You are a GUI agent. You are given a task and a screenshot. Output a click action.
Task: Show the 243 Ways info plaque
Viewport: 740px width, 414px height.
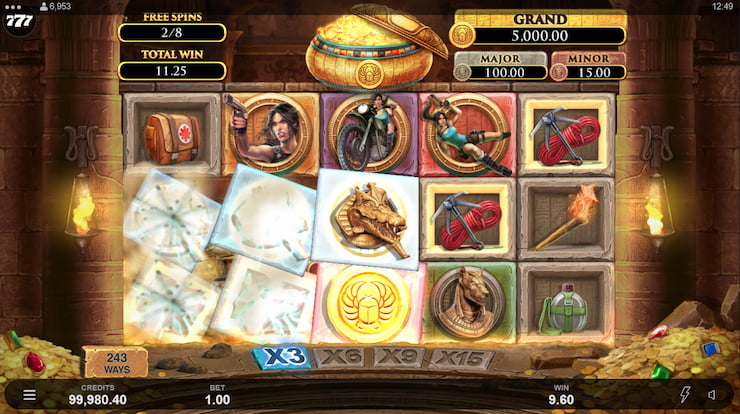pyautogui.click(x=115, y=361)
